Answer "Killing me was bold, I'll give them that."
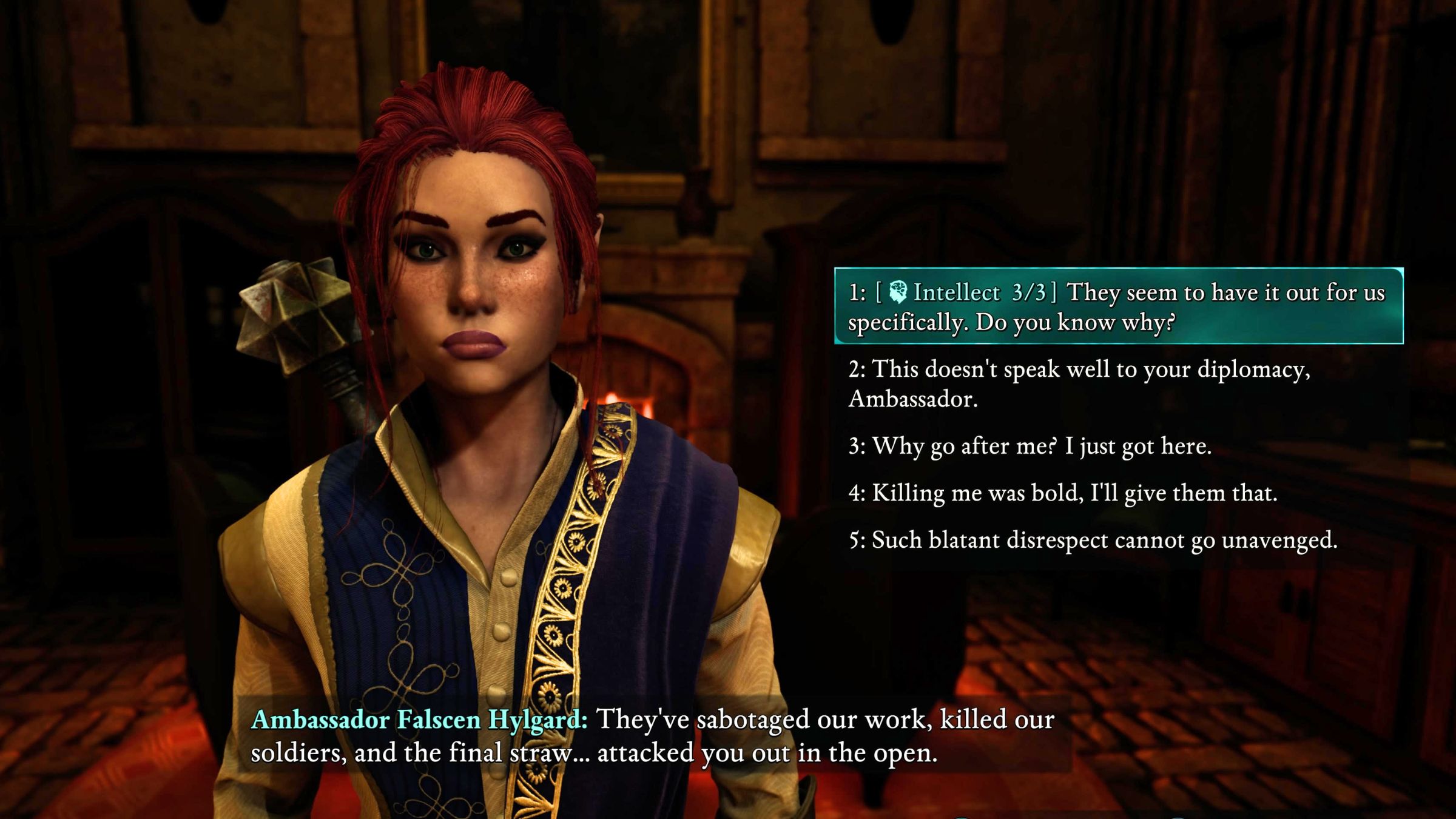 coord(1063,493)
